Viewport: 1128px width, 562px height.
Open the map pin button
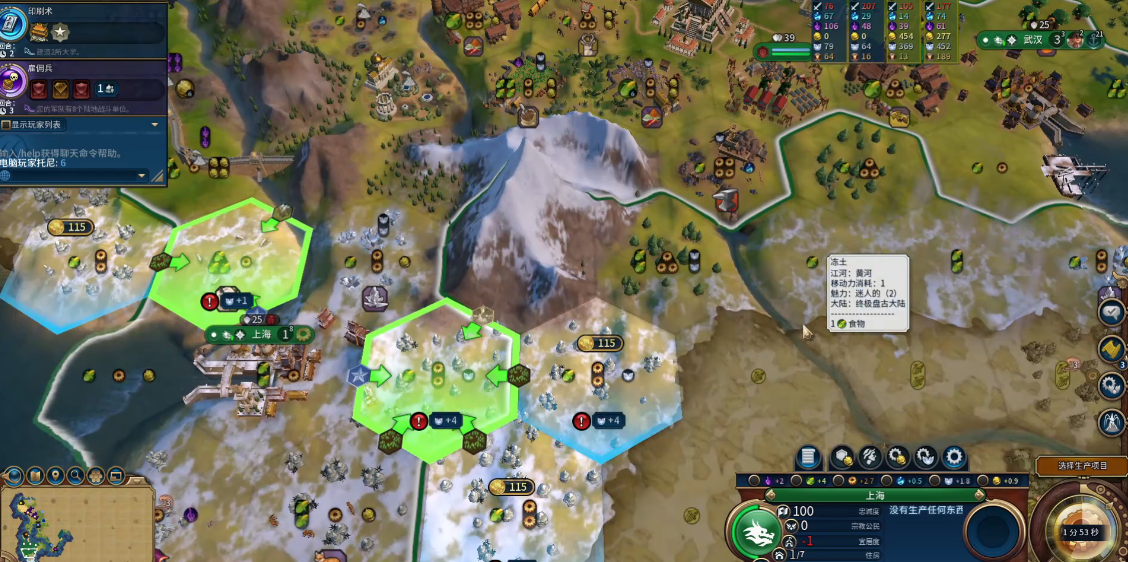point(56,475)
